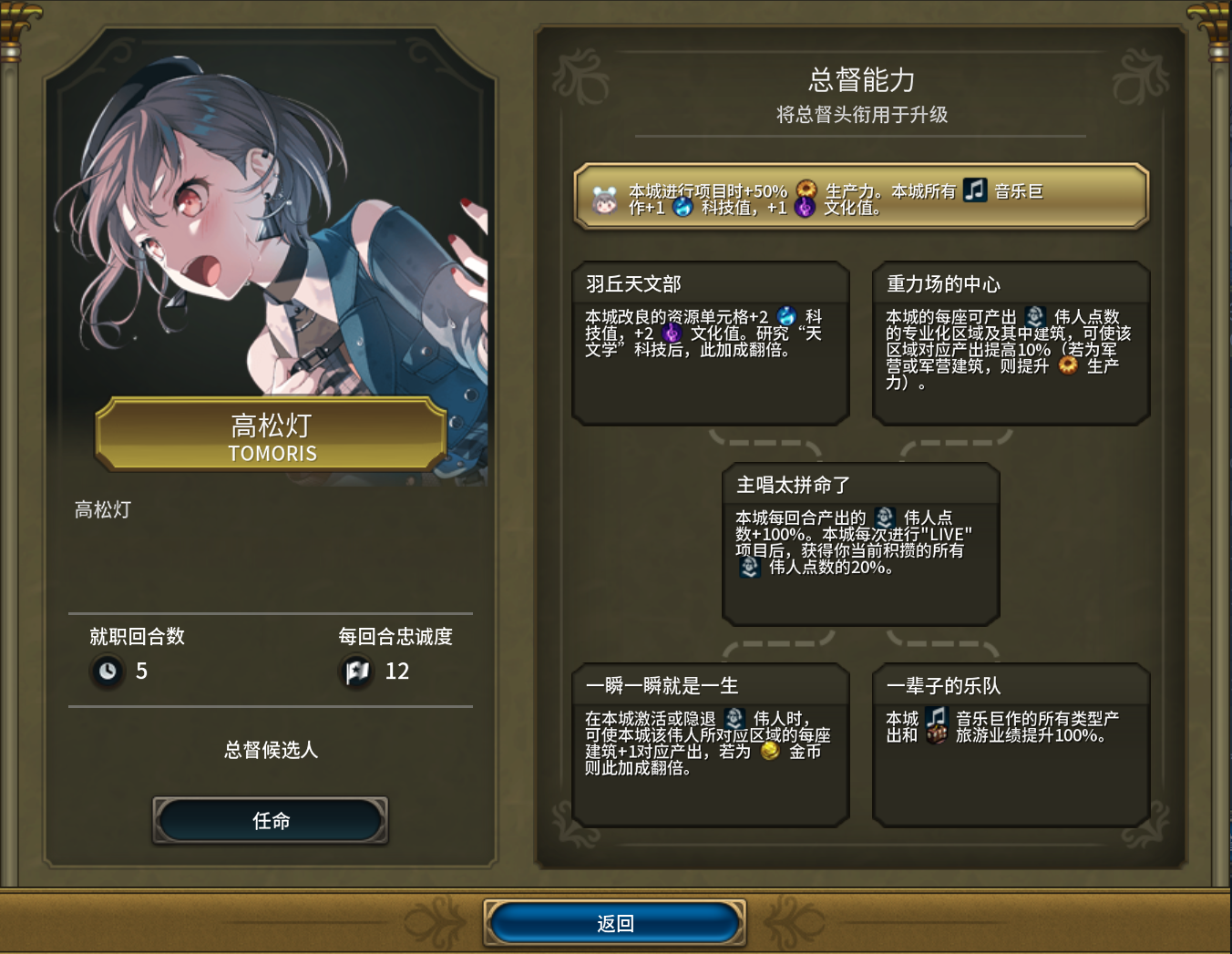The width and height of the screenshot is (1232, 954).
Task: Click the golden default governor ability banner
Action: point(860,197)
